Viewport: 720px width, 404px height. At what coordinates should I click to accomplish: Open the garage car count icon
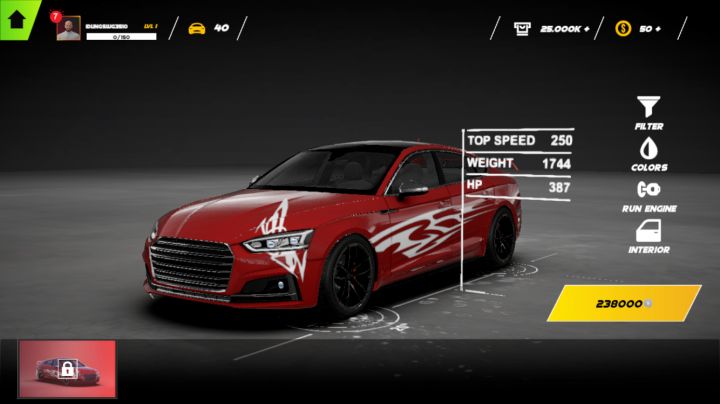[197, 28]
